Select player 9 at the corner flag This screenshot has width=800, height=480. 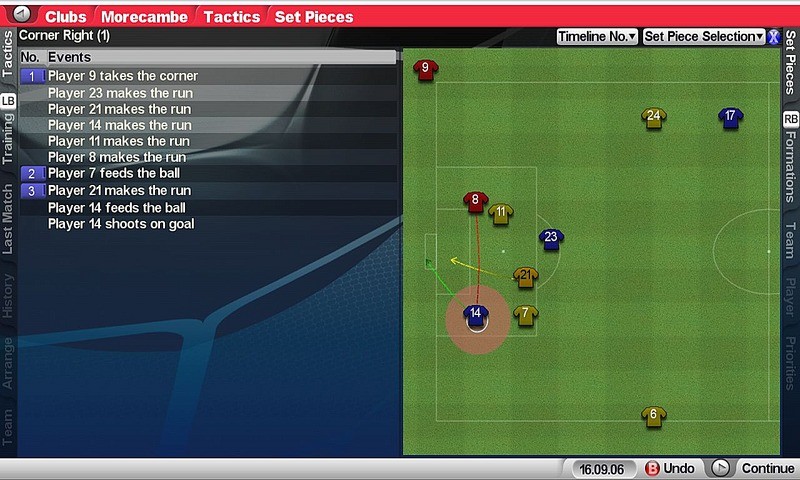(x=426, y=70)
